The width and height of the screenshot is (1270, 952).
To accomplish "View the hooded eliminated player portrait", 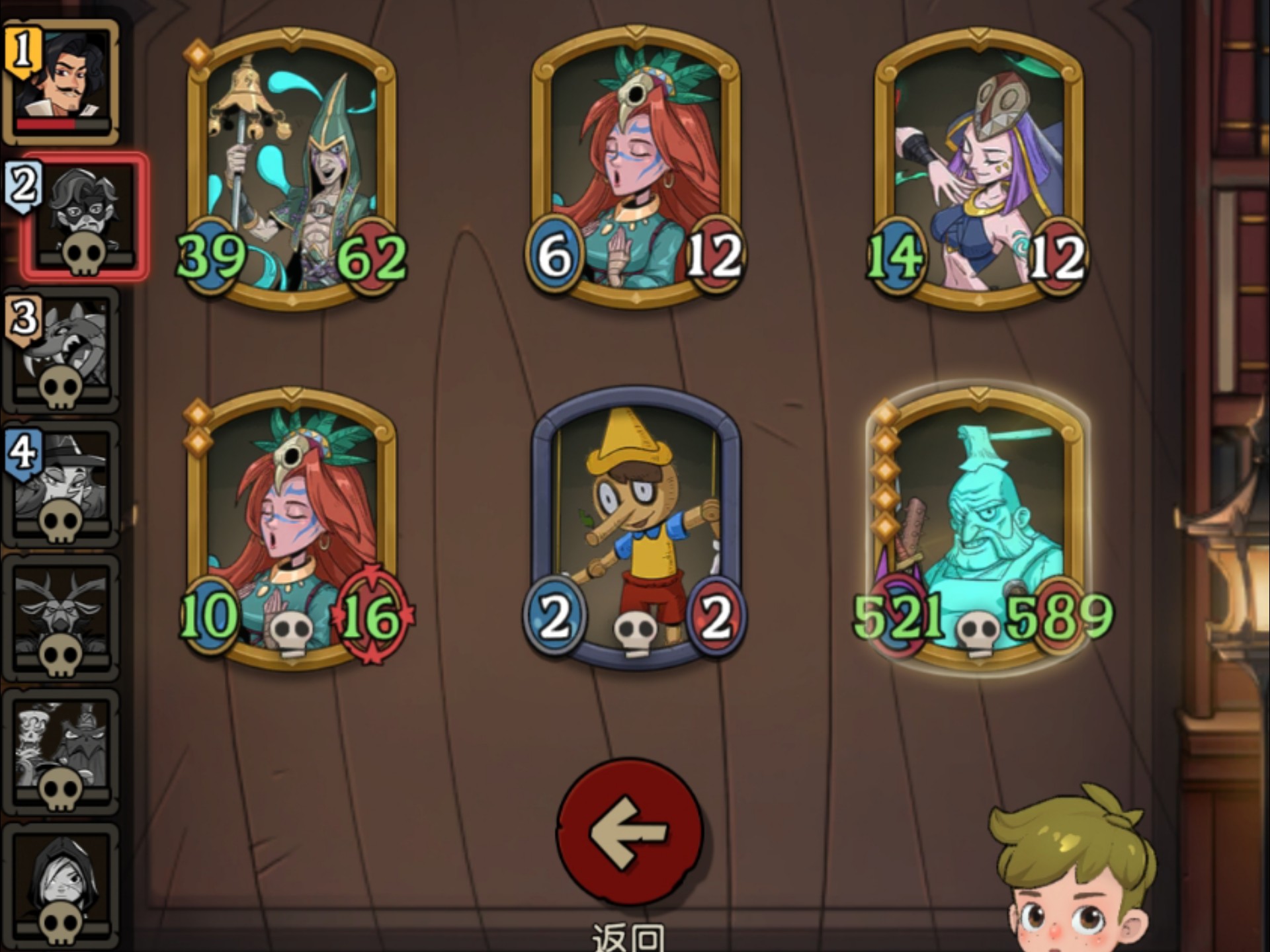I will click(x=62, y=886).
